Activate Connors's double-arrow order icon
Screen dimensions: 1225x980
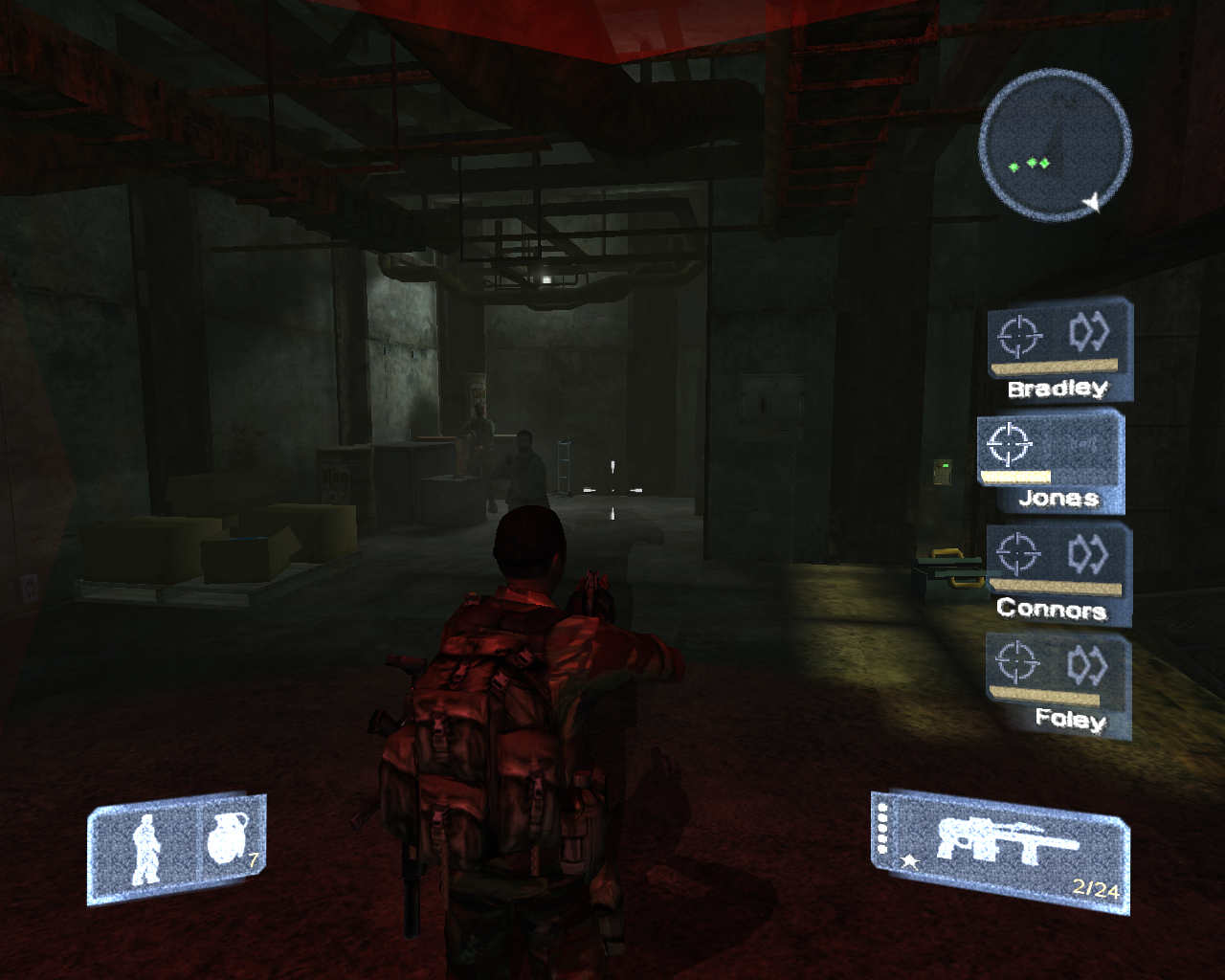click(x=1088, y=554)
